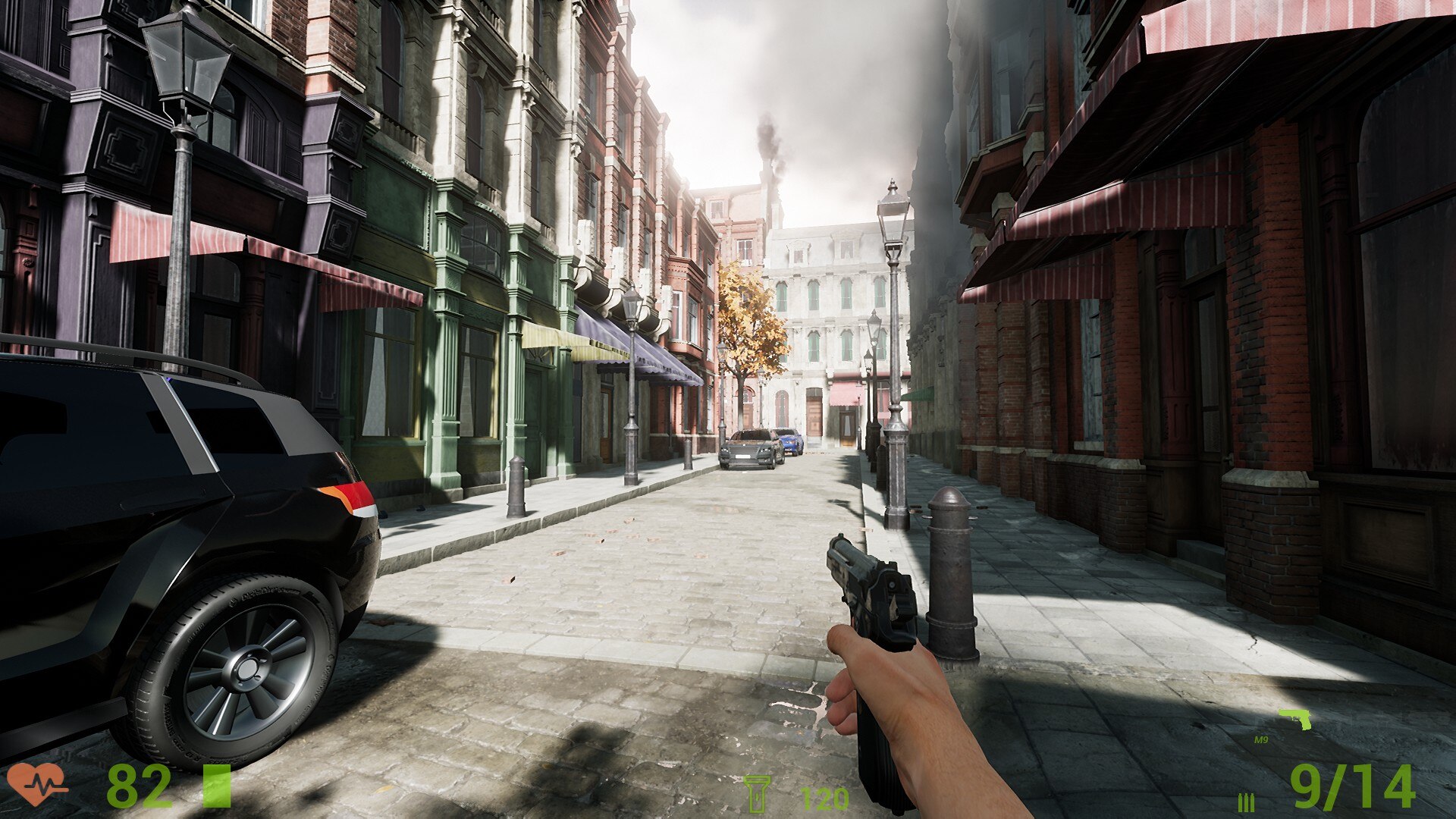Select the flashlight icon
The image size is (1456, 819).
click(756, 794)
